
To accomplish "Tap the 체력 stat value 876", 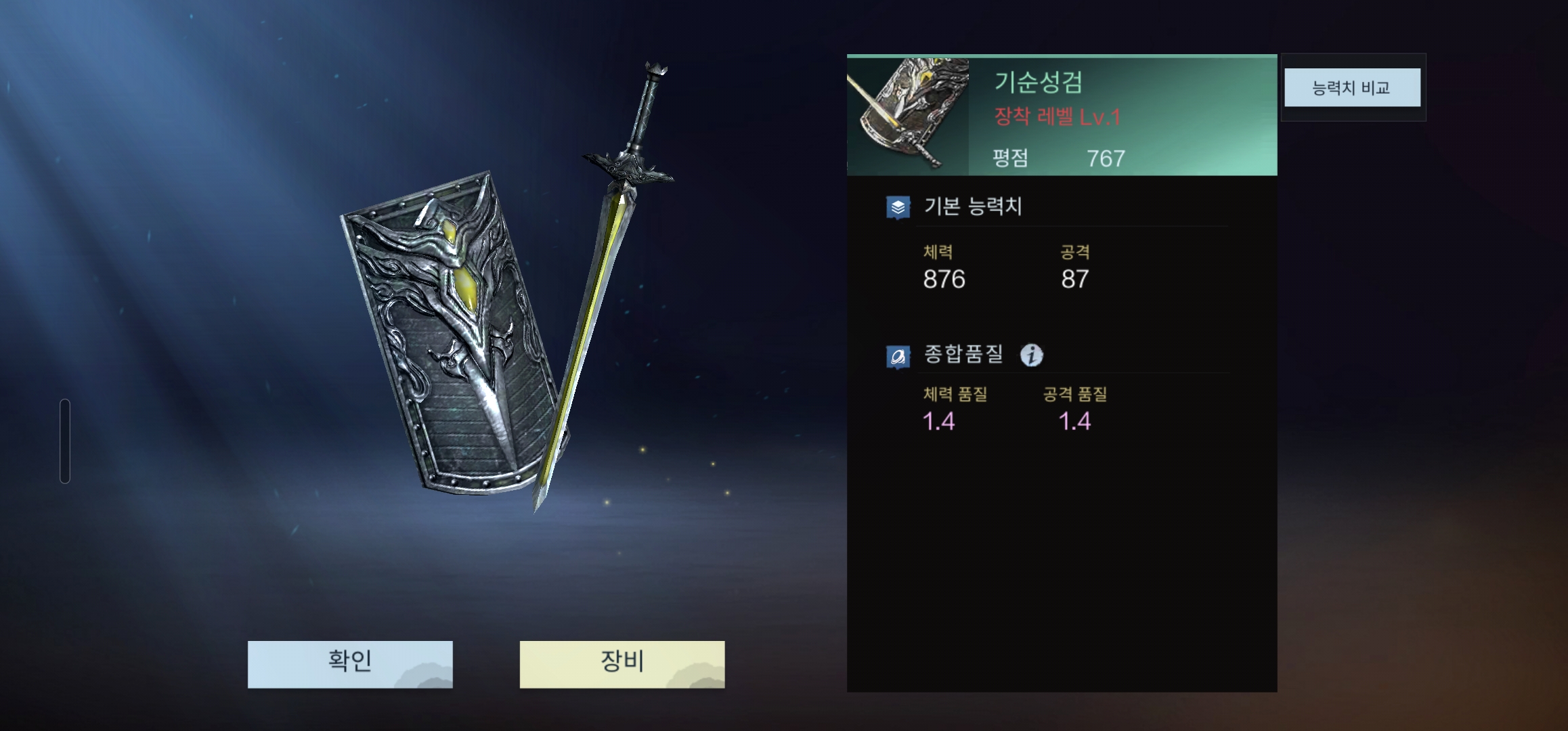I will [945, 278].
